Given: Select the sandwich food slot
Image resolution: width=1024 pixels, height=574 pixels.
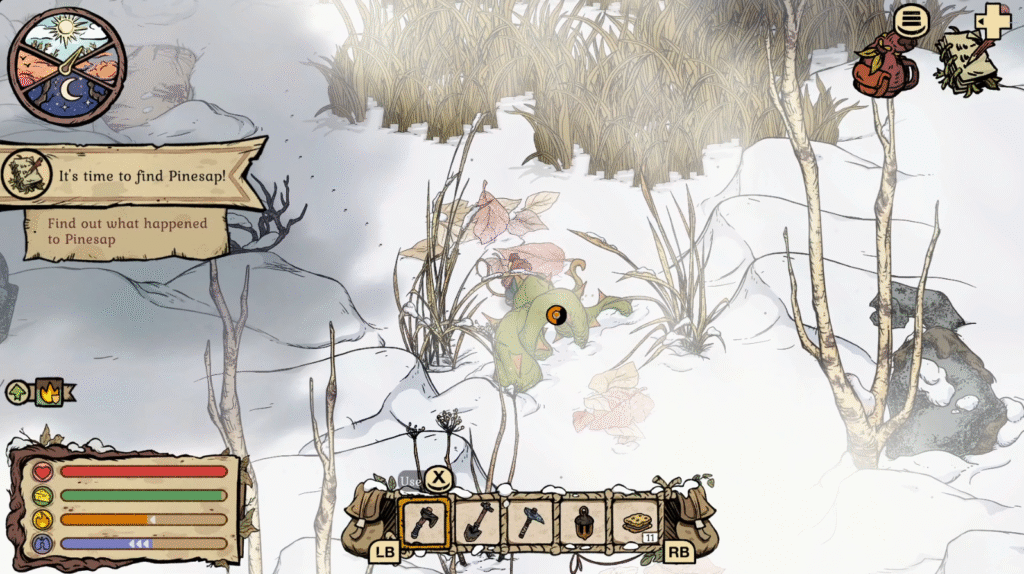Looking at the screenshot, I should (636, 522).
